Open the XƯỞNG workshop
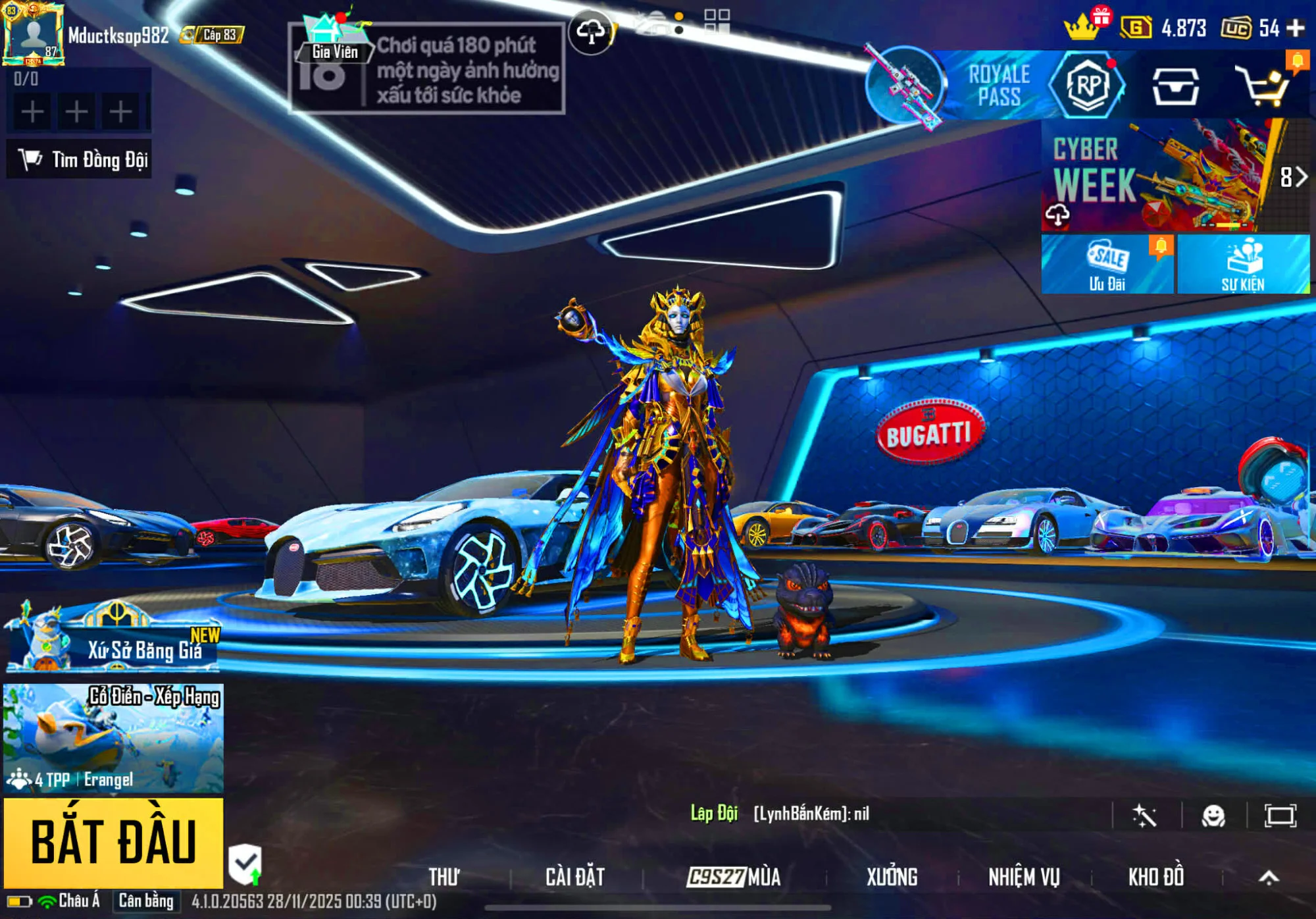1316x919 pixels. point(892,877)
